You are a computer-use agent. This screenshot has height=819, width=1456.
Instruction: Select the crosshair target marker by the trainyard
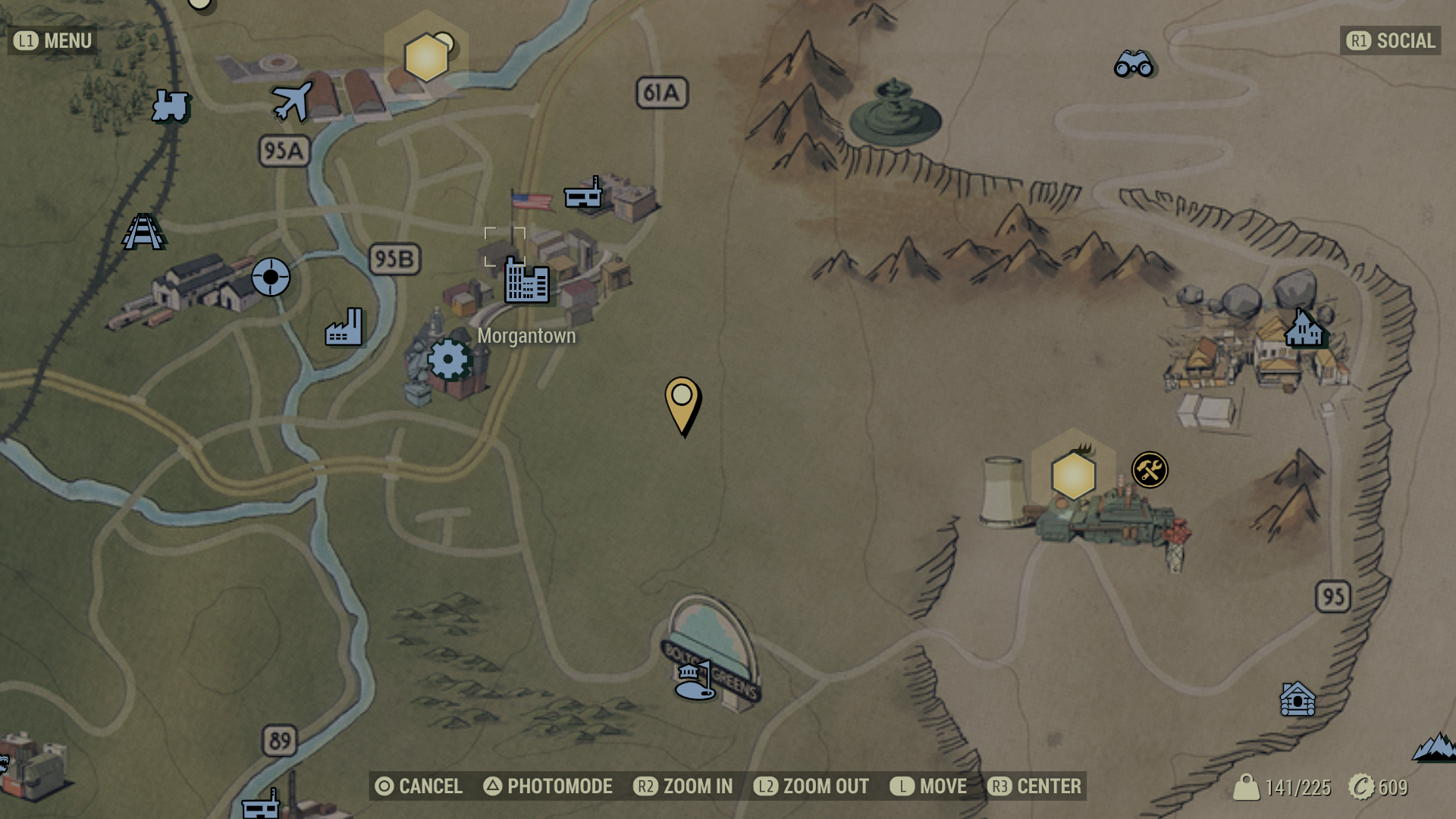click(x=271, y=277)
